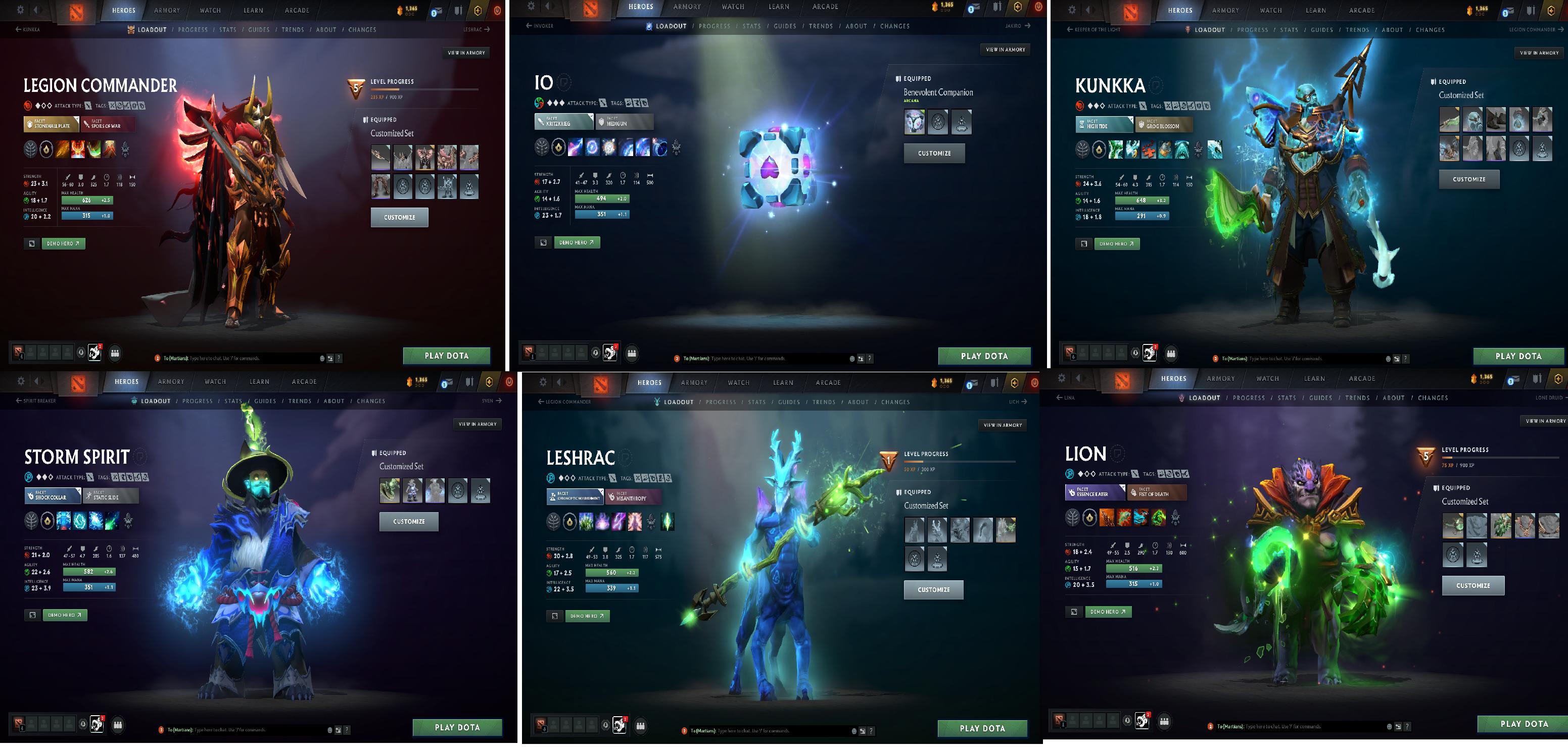This screenshot has height=747, width=1568.
Task: Open the Dota 2 settings gear
Action: (x=21, y=10)
